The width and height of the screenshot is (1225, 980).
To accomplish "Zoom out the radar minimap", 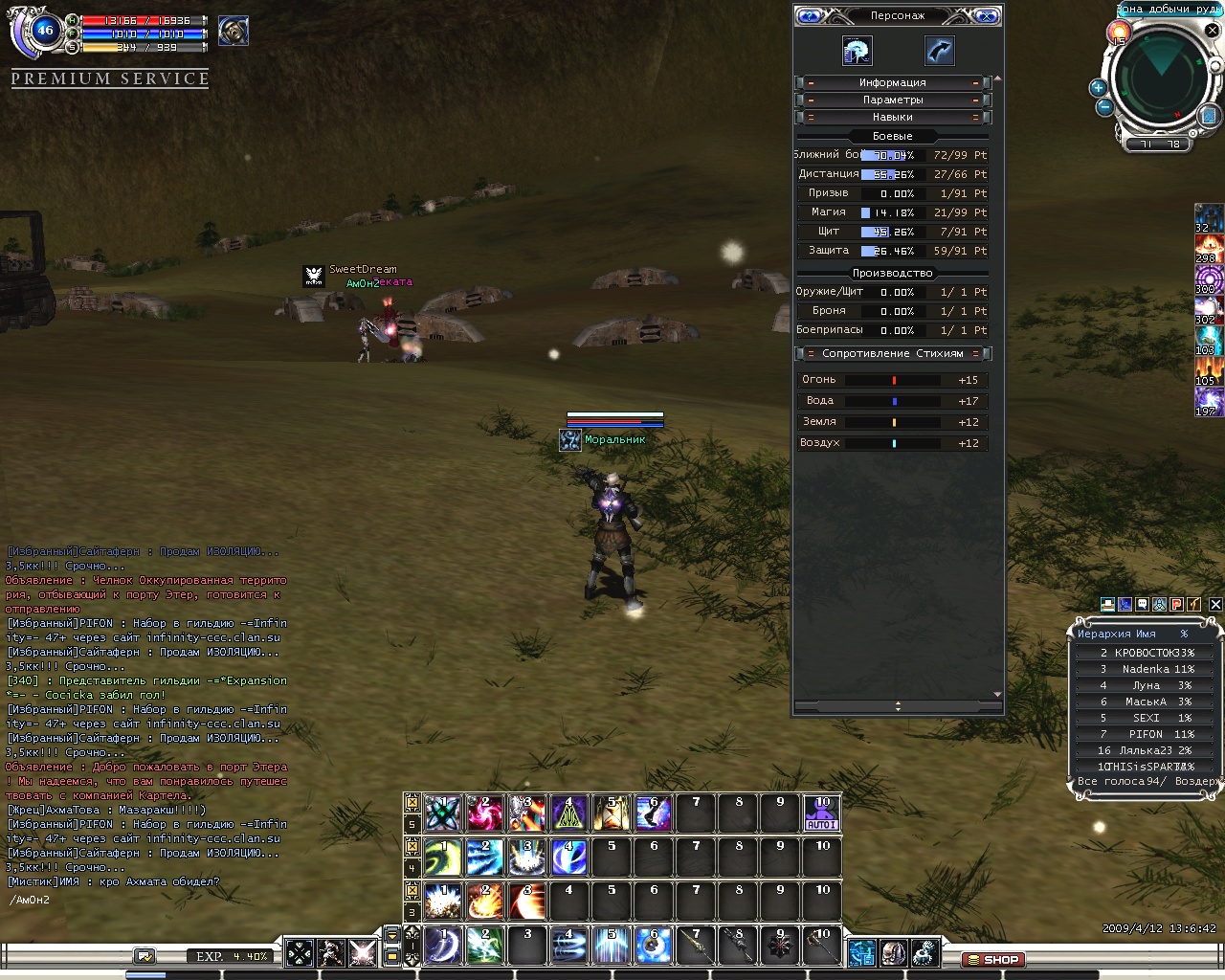I will coord(1104,106).
